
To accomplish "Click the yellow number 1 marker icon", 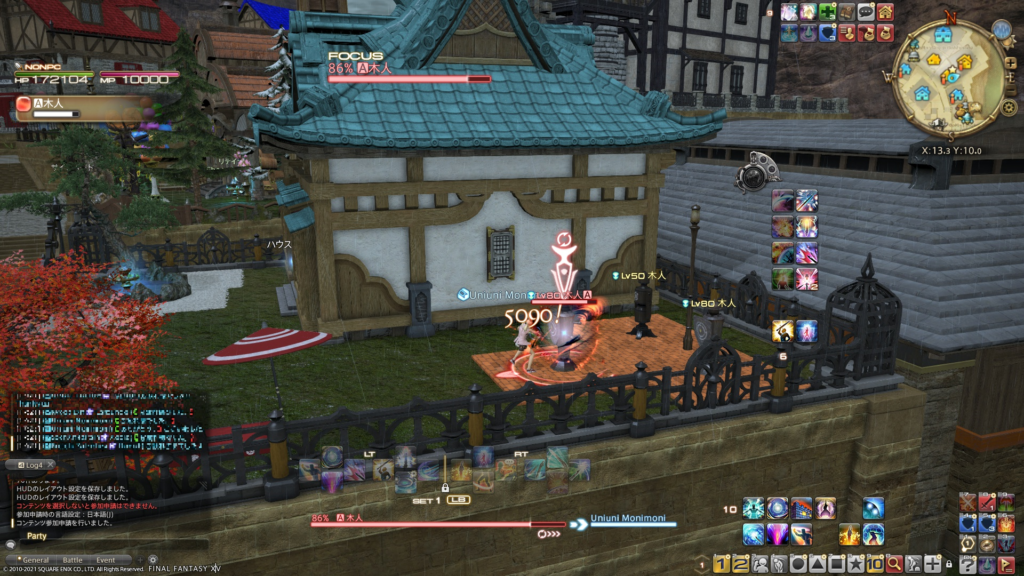I will click(720, 564).
